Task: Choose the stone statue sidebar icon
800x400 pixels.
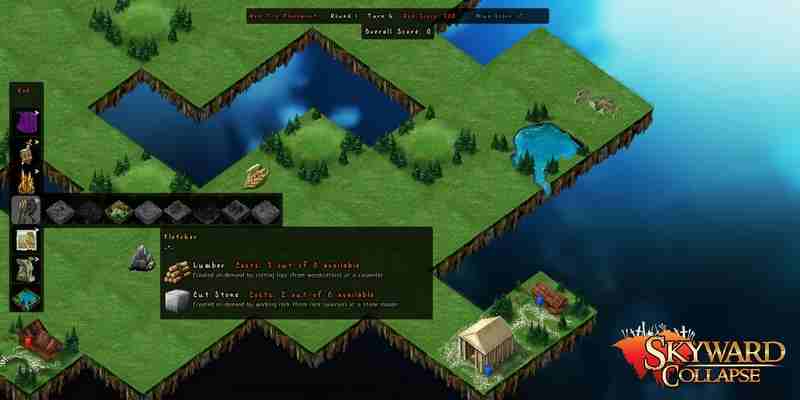Action: pyautogui.click(x=26, y=270)
